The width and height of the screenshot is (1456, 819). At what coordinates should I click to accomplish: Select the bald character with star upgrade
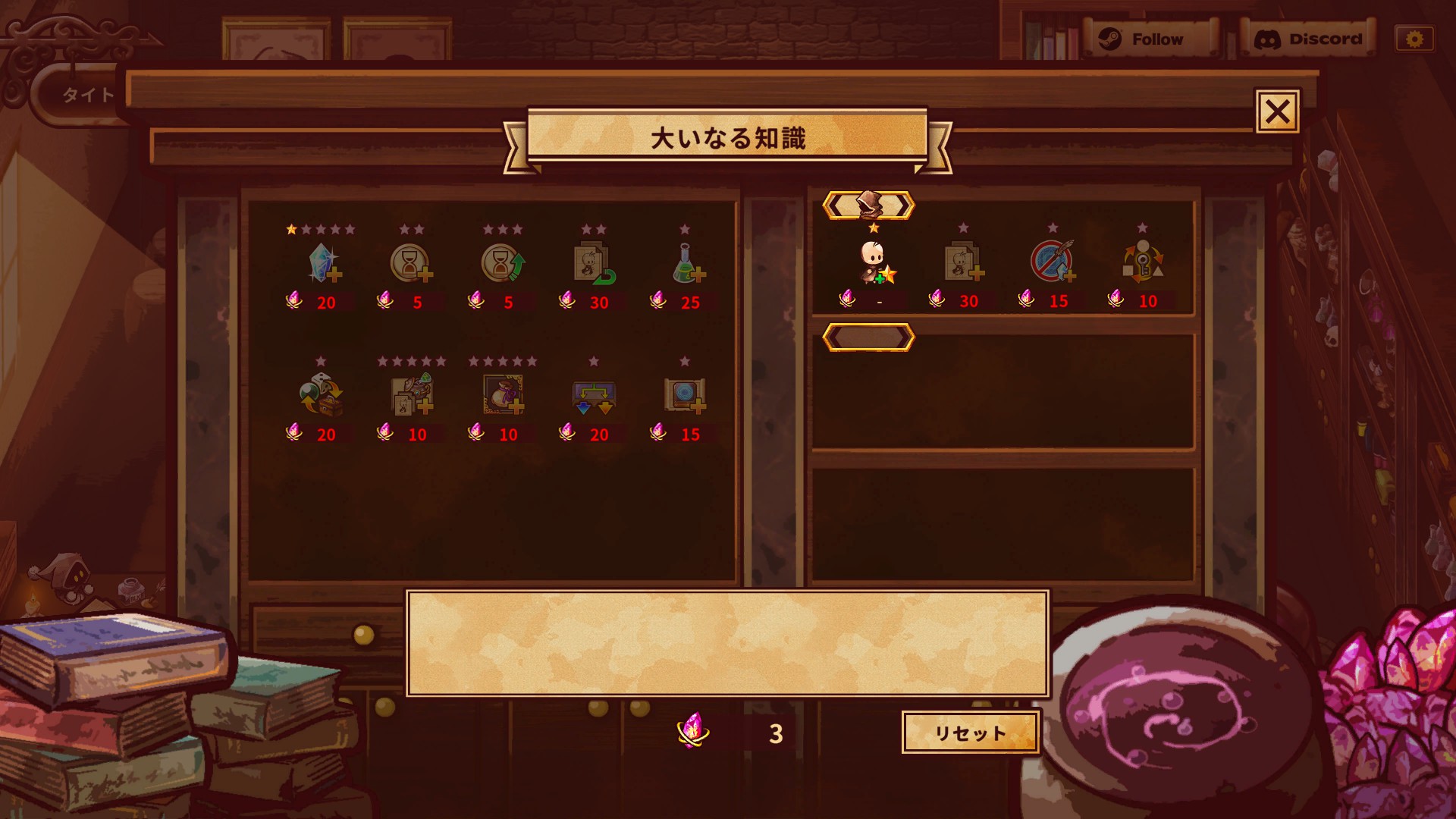pyautogui.click(x=875, y=262)
